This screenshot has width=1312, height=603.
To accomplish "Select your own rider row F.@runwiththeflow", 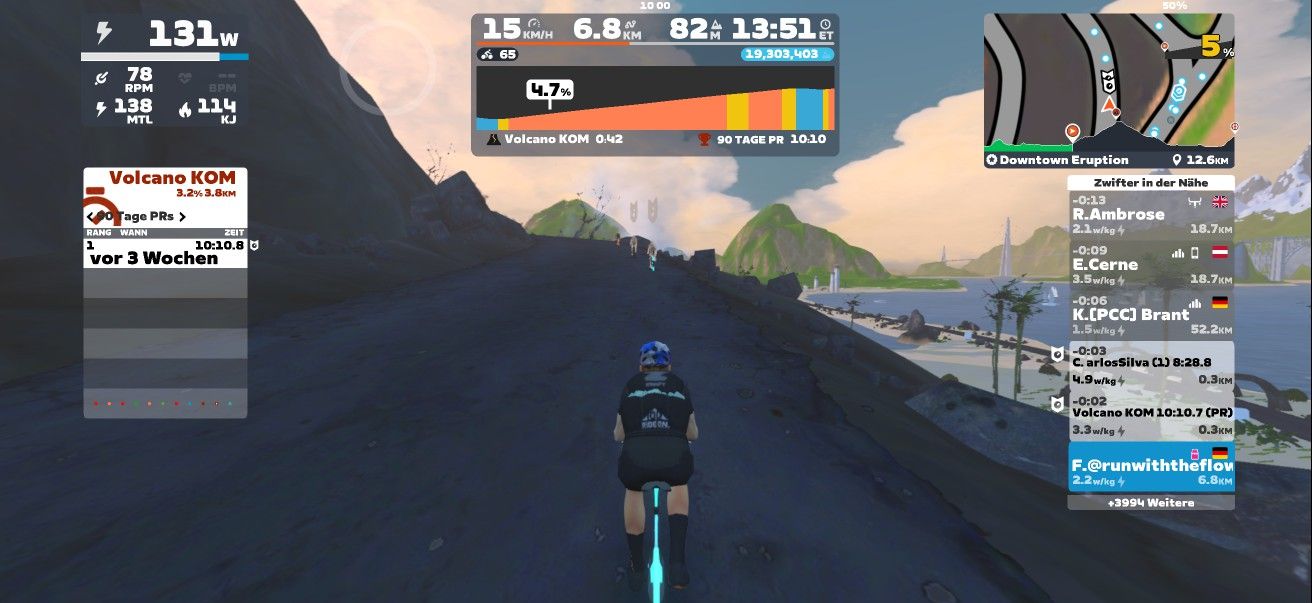I will pyautogui.click(x=1150, y=467).
